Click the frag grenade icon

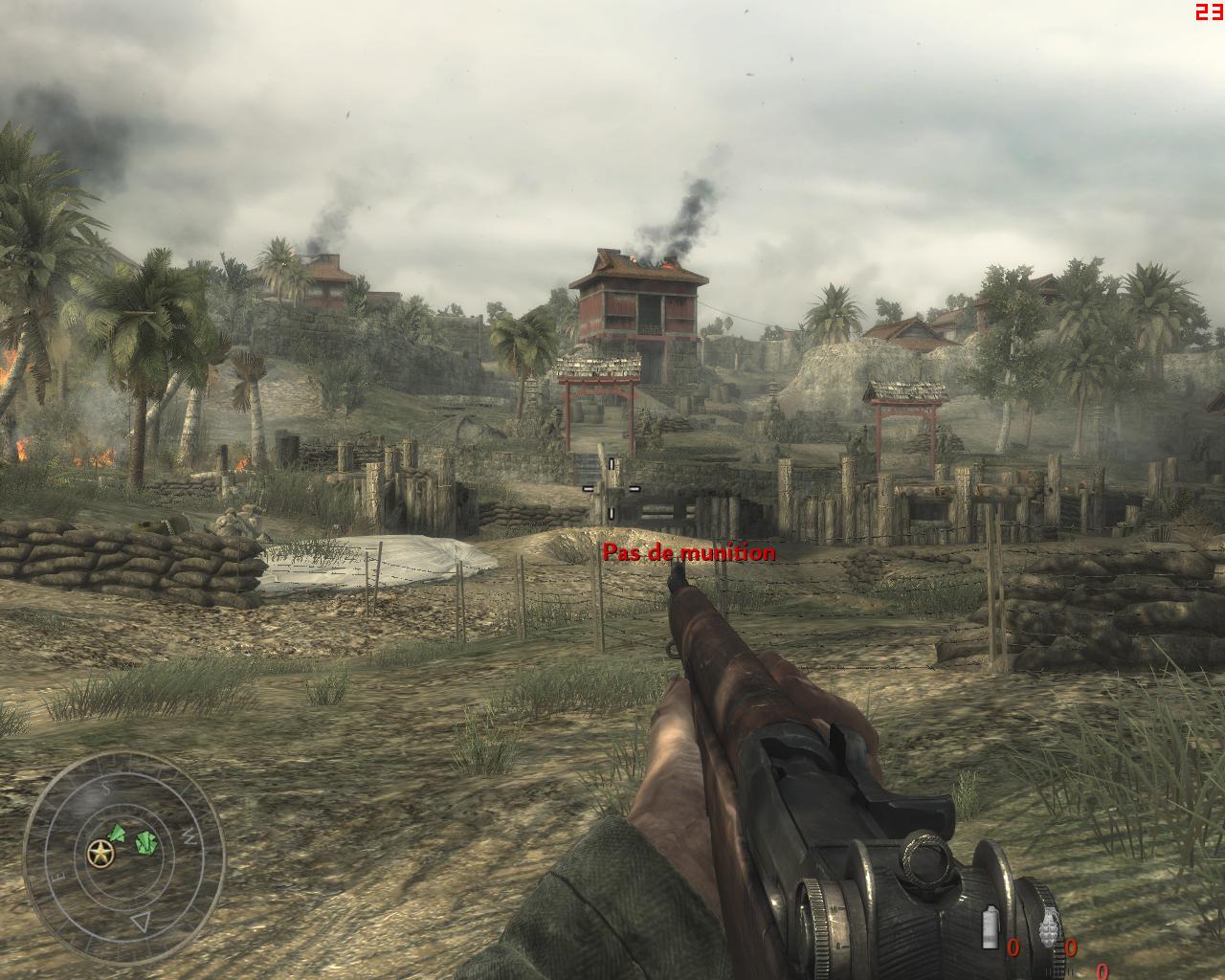pos(1050,927)
